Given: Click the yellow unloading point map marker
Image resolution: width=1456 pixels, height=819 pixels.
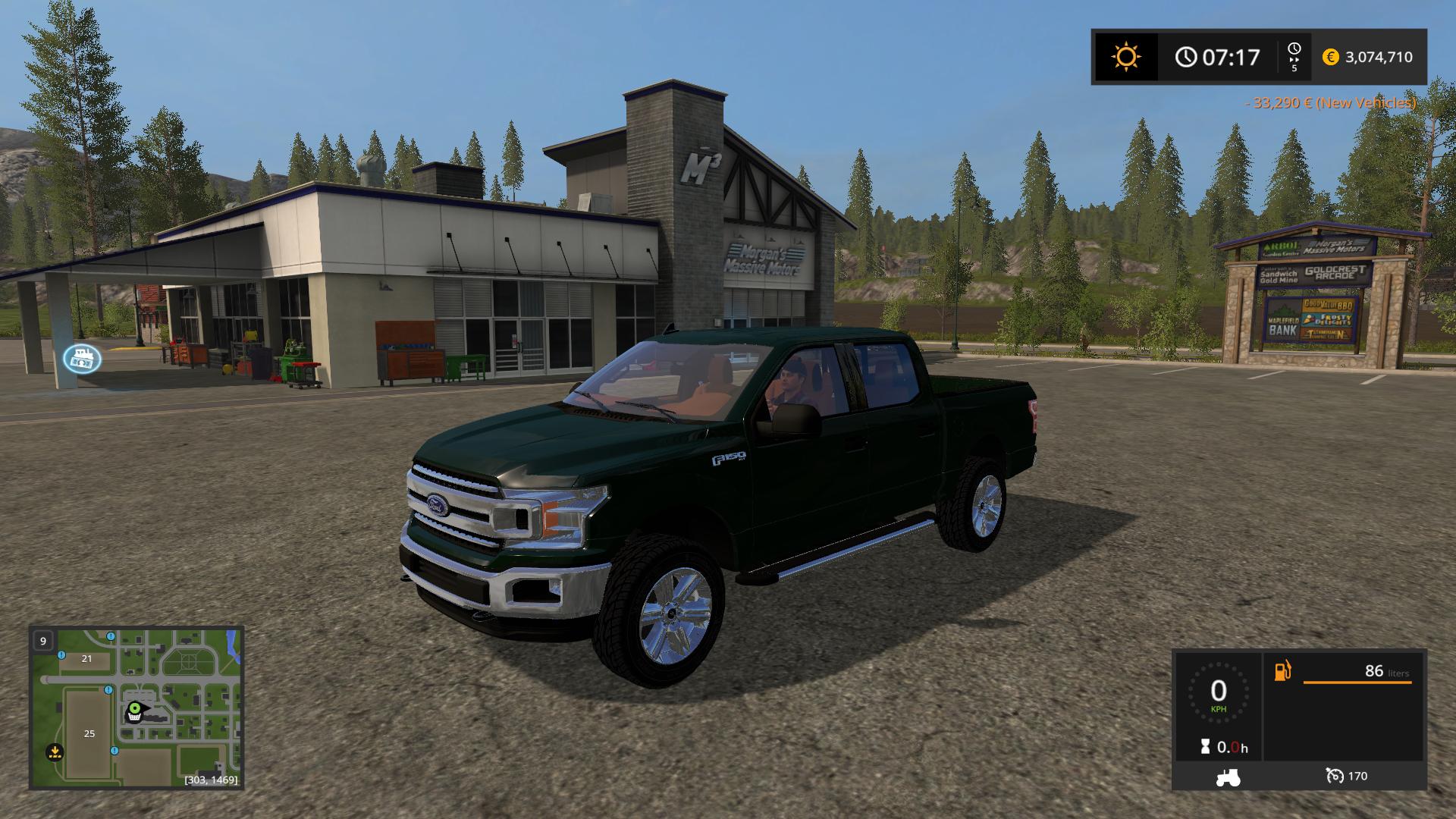Looking at the screenshot, I should [54, 753].
